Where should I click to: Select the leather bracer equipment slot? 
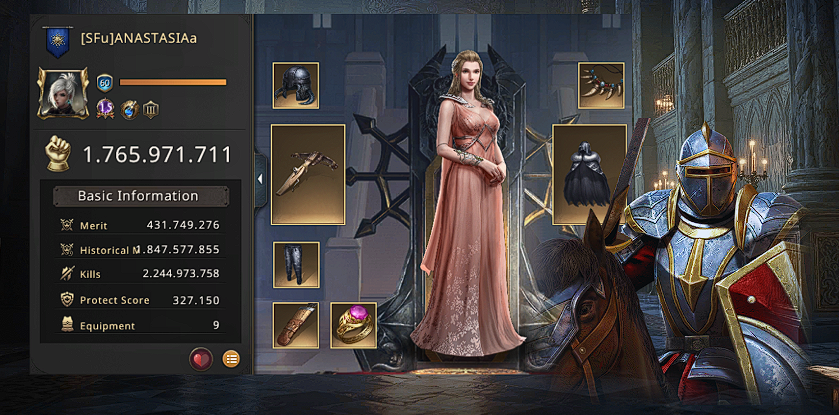[296, 325]
